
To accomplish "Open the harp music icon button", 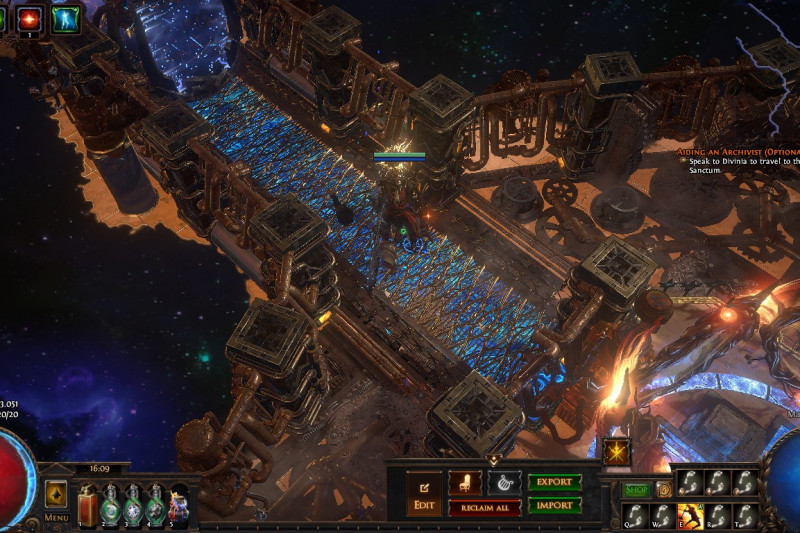I will coord(504,482).
